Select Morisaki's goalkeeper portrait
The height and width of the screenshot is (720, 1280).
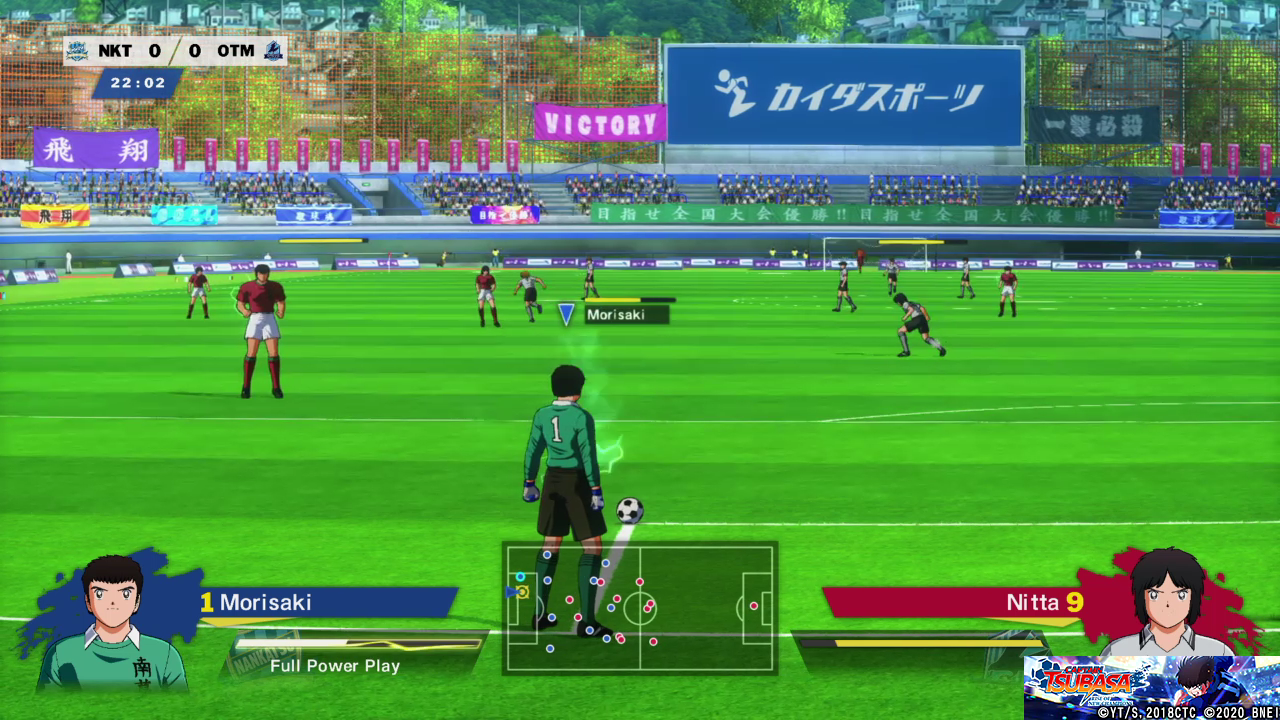click(x=112, y=620)
